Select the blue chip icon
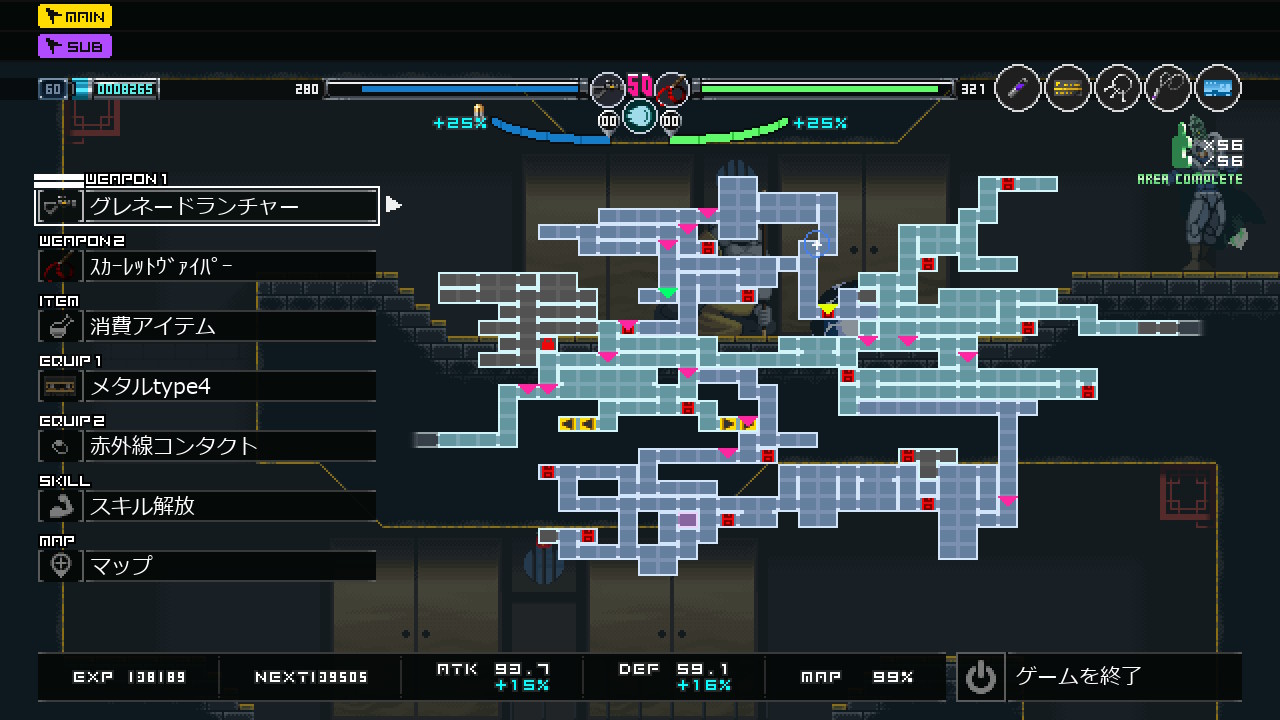The width and height of the screenshot is (1280, 720). (x=1217, y=89)
